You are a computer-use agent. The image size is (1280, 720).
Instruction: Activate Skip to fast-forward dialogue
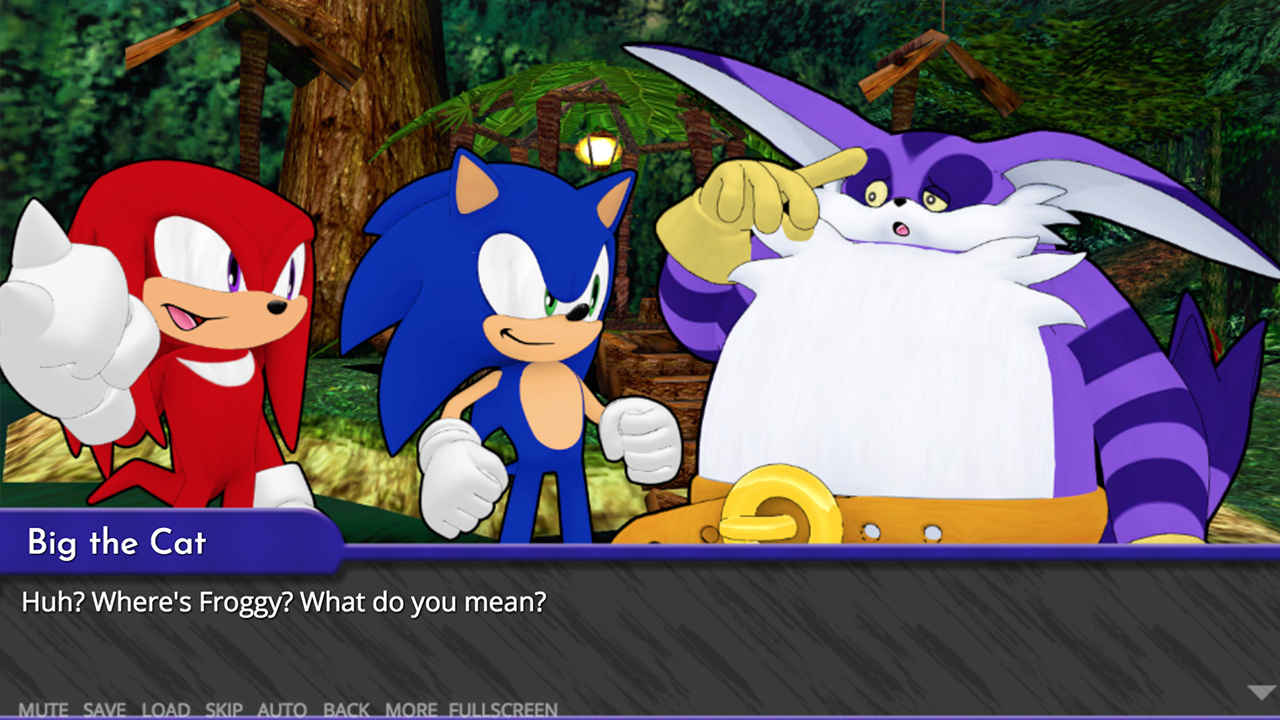(x=224, y=710)
